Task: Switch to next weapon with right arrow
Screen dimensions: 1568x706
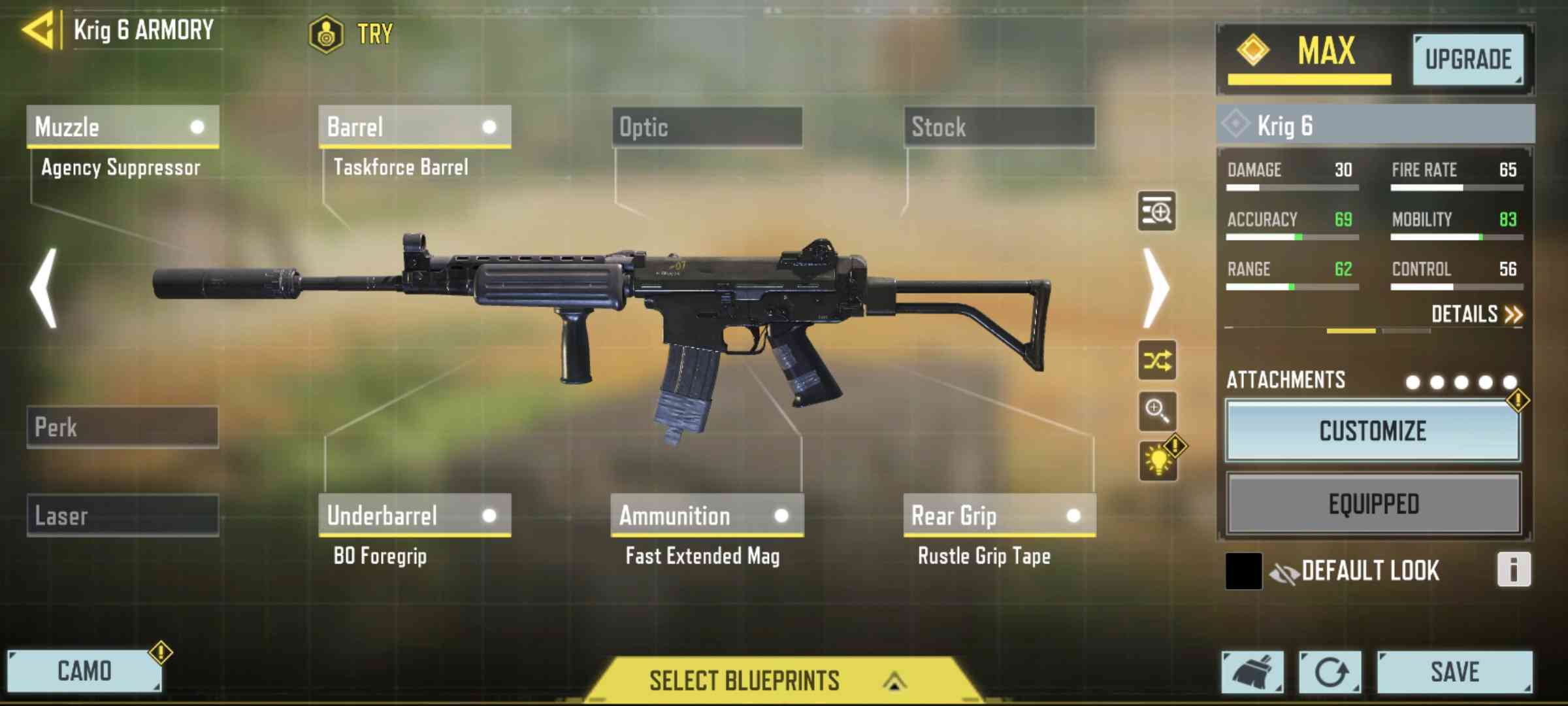Action: [1157, 288]
